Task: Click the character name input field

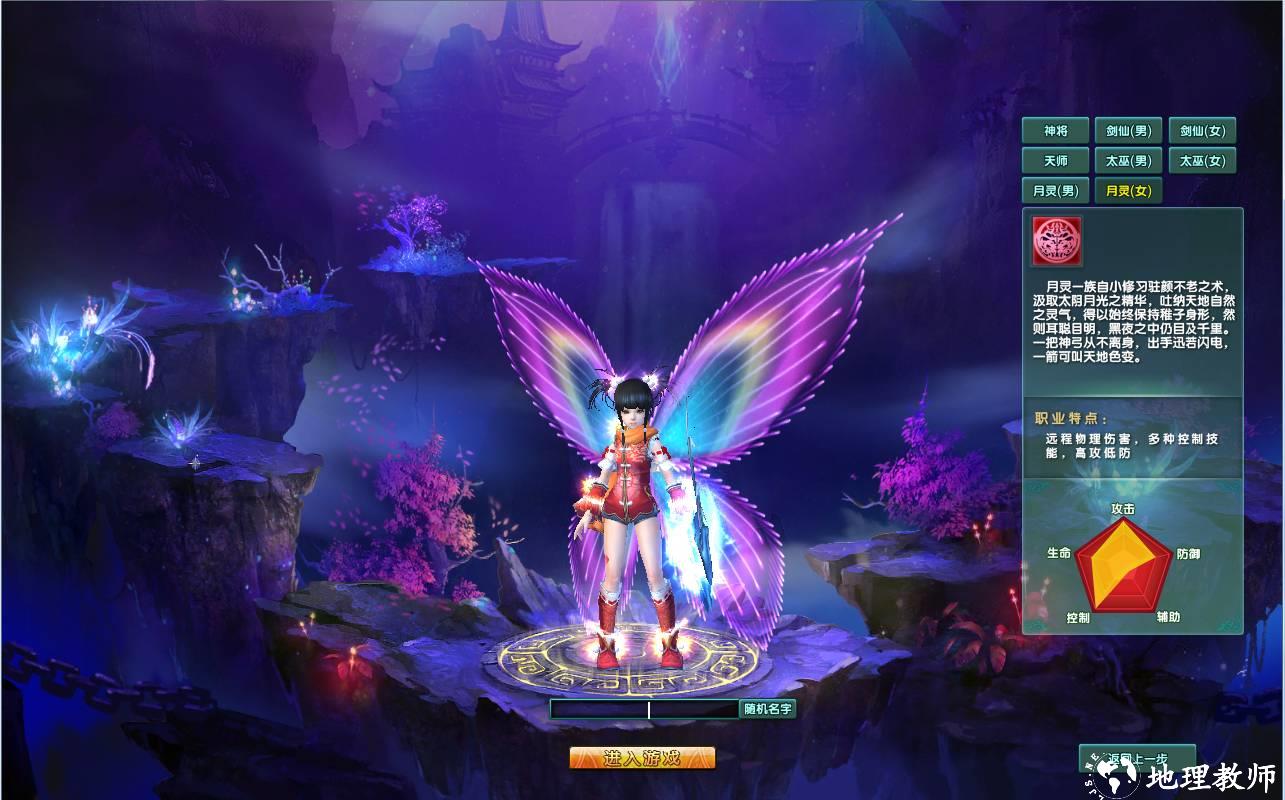Action: tap(644, 710)
